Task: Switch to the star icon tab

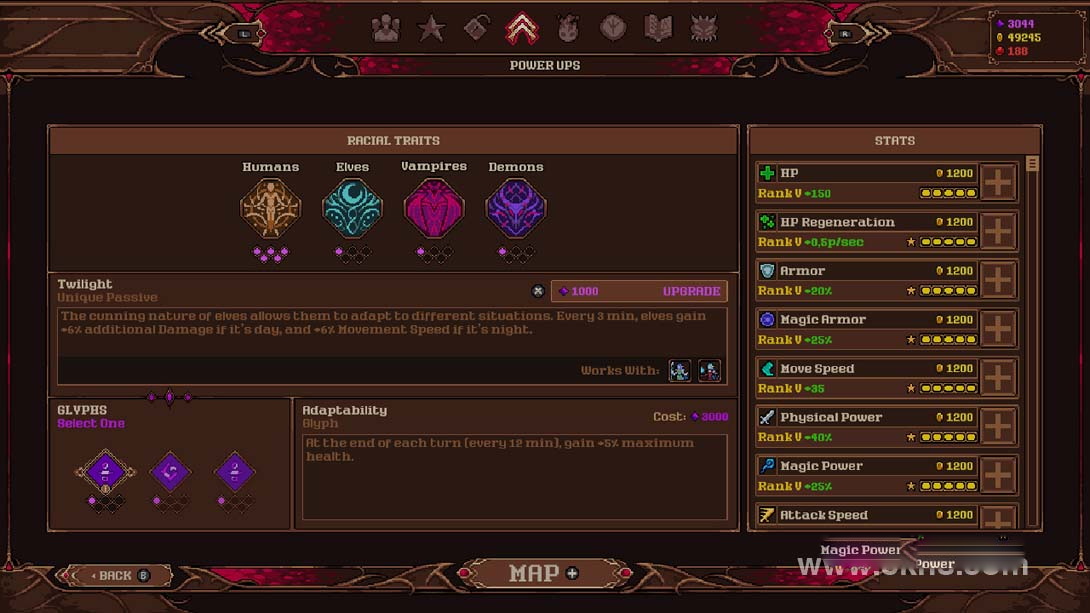Action: click(431, 29)
